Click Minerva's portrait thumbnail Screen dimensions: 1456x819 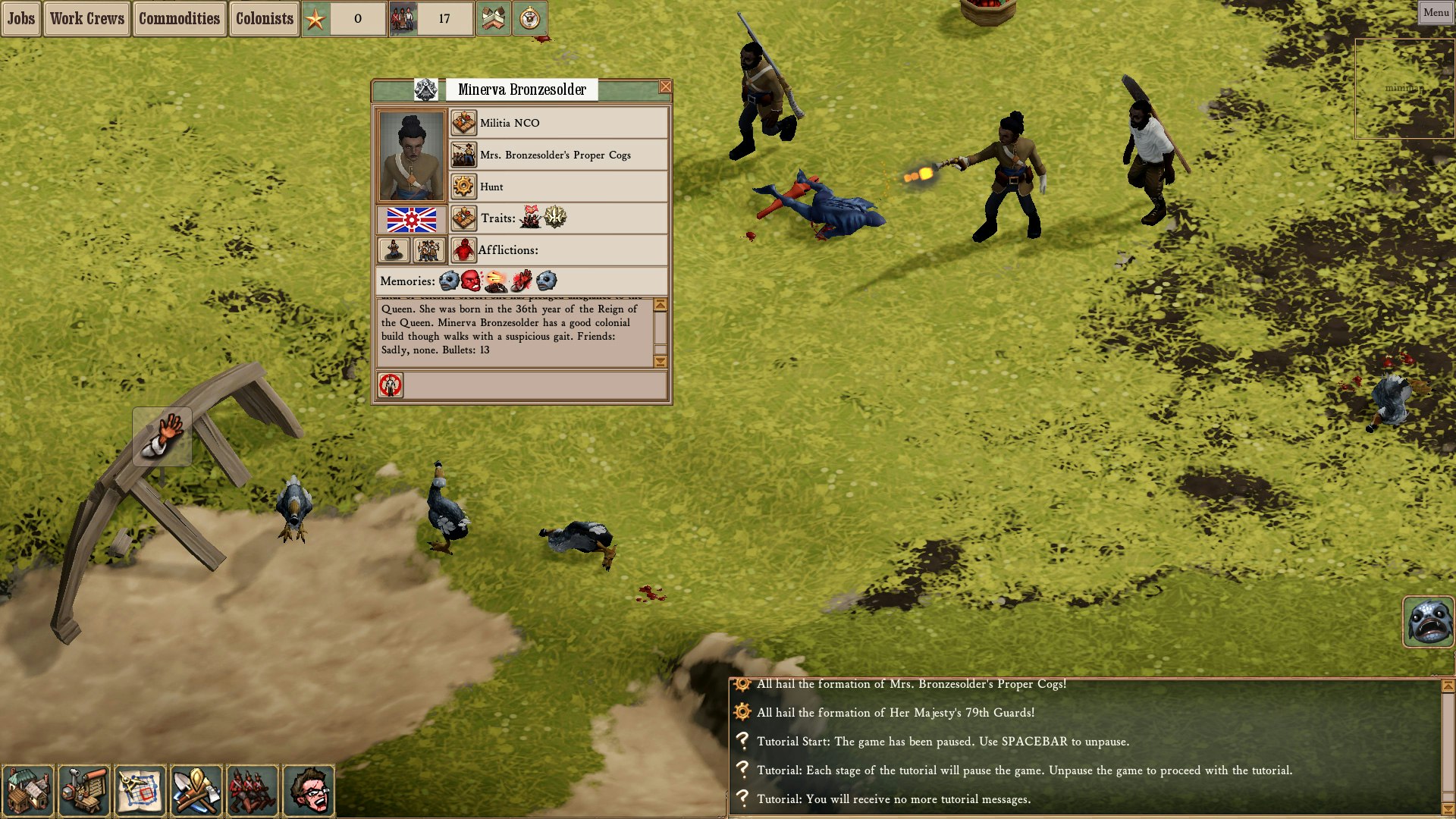pos(413,154)
